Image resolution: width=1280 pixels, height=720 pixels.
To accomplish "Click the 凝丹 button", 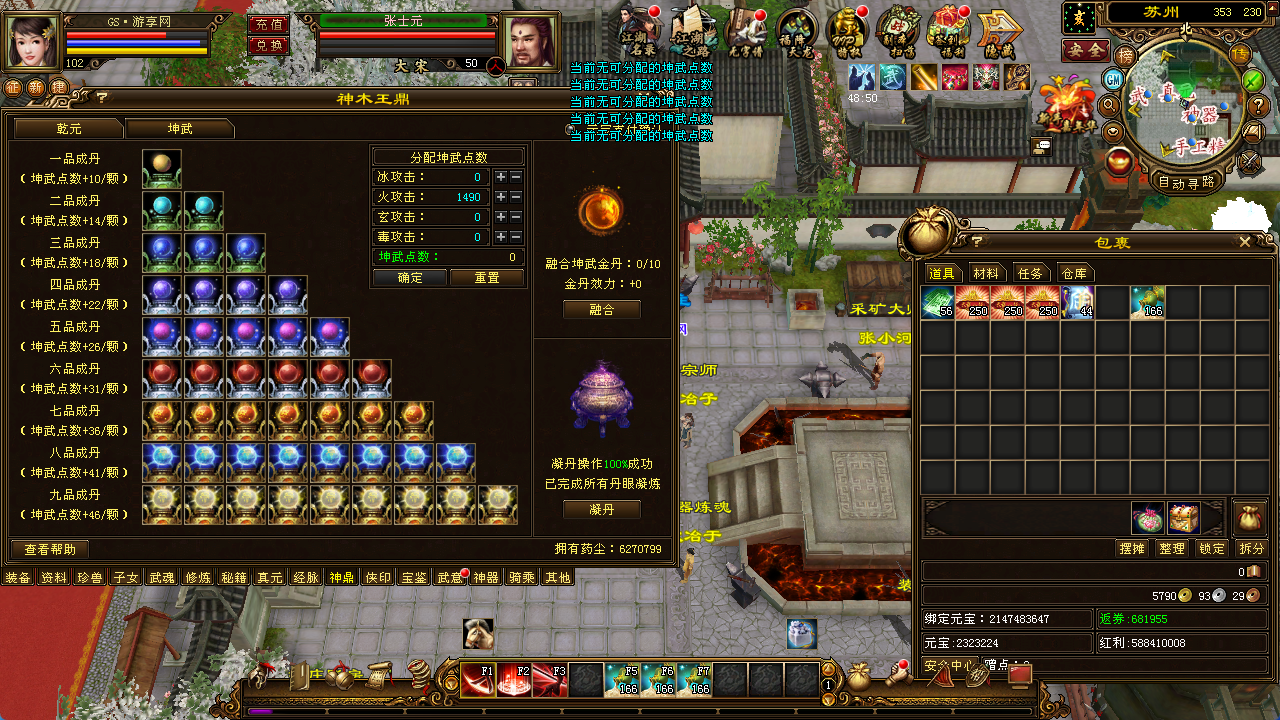I will click(x=601, y=509).
